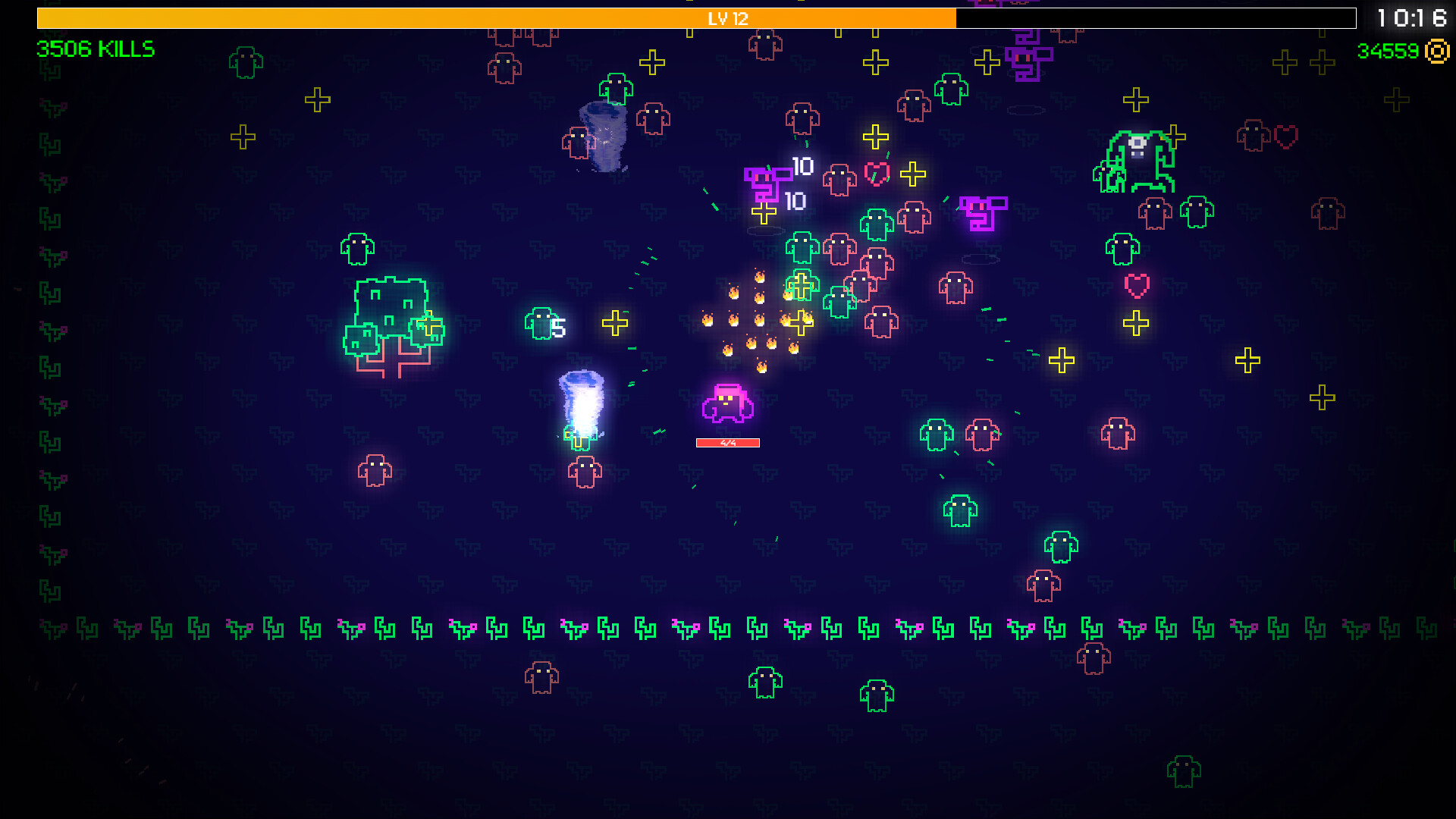Image resolution: width=1456 pixels, height=819 pixels.
Task: Click the green 34559 currency number
Action: click(x=1388, y=52)
